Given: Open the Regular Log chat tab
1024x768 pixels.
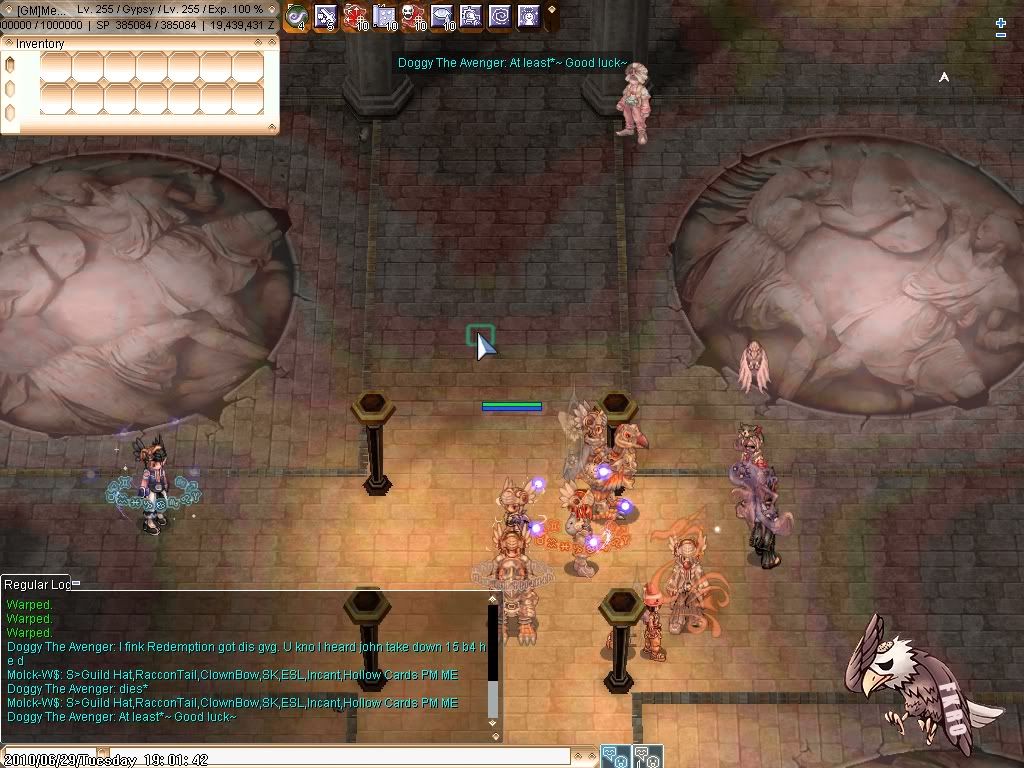Looking at the screenshot, I should pos(36,584).
